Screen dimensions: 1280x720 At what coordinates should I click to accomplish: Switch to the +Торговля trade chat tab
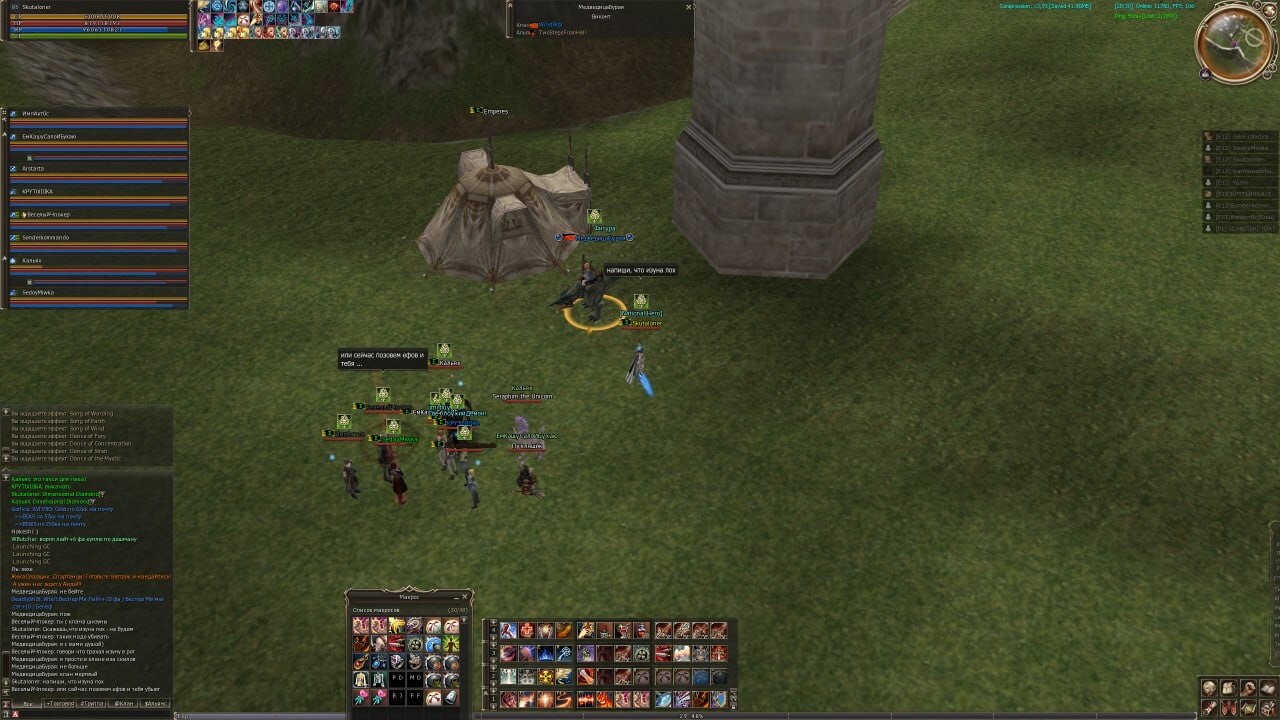61,704
